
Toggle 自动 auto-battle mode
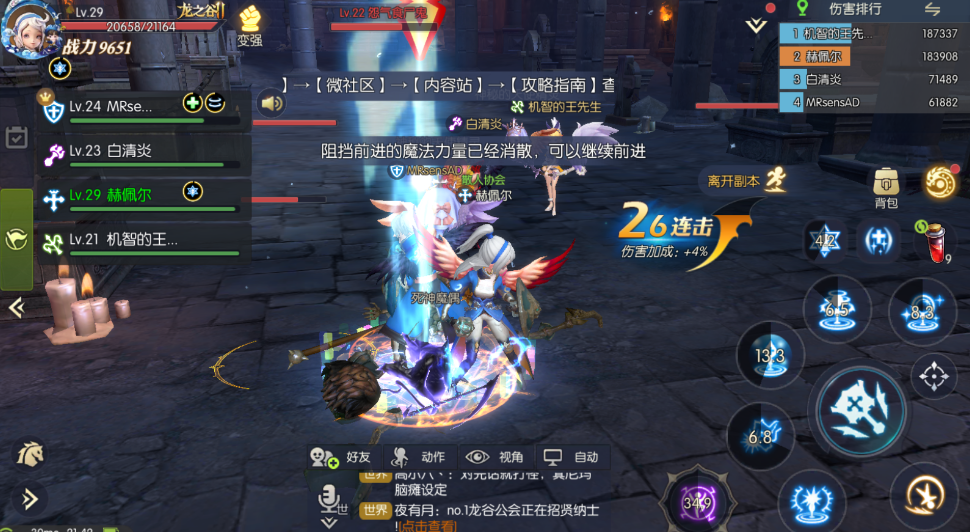pos(572,456)
